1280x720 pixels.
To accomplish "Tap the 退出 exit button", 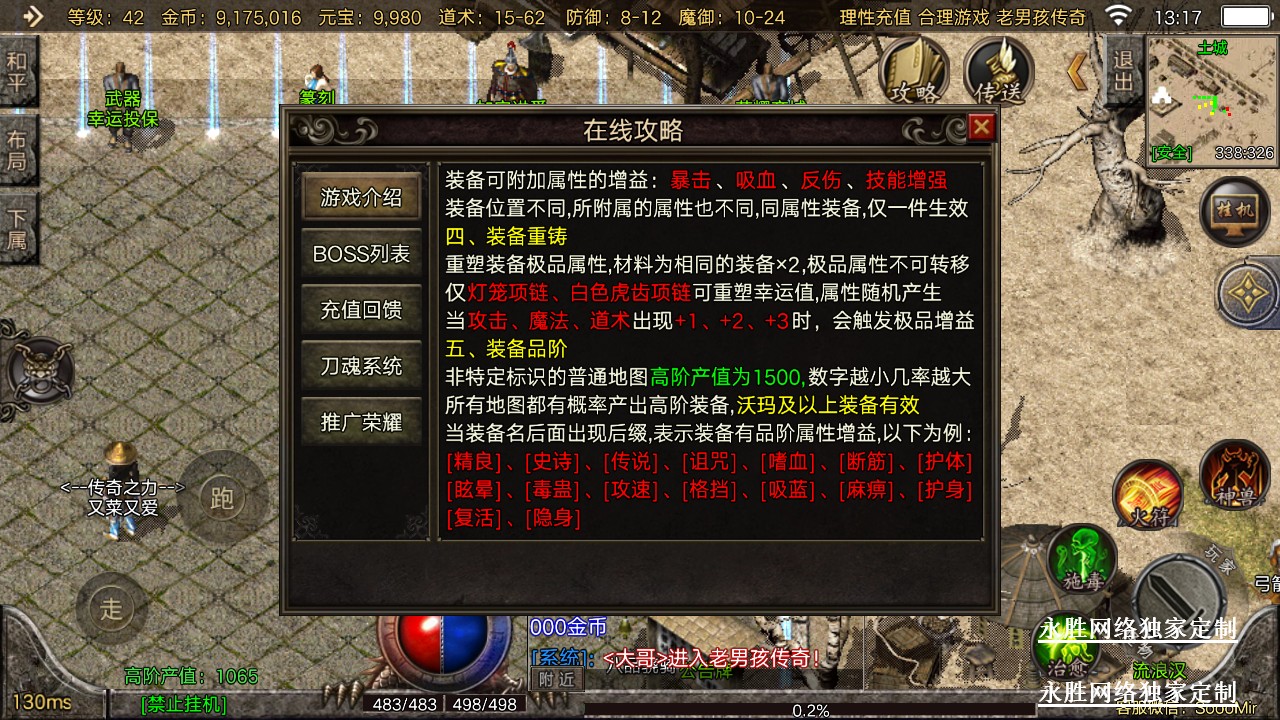I will pyautogui.click(x=1124, y=70).
